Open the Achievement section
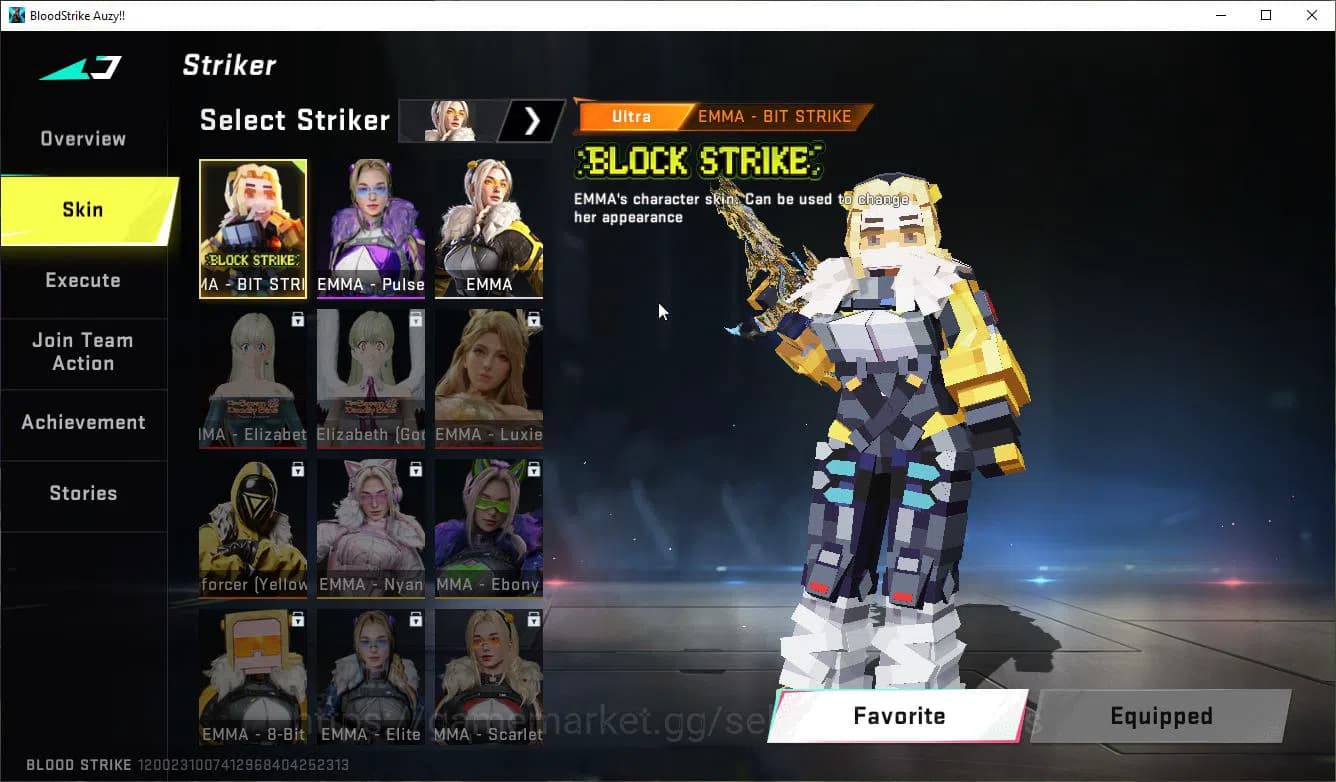 84,422
